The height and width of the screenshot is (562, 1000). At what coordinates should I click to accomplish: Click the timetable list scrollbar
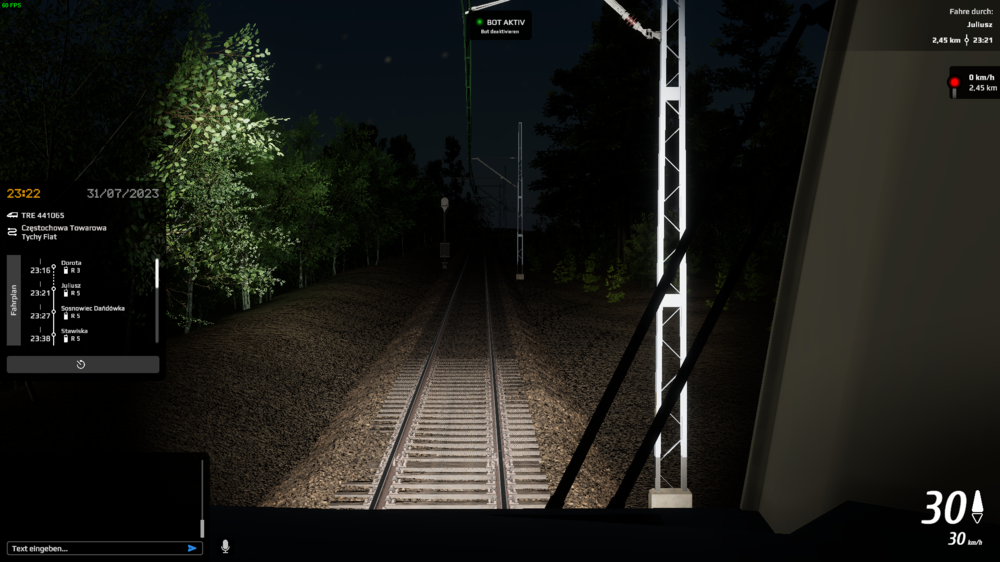[x=157, y=274]
